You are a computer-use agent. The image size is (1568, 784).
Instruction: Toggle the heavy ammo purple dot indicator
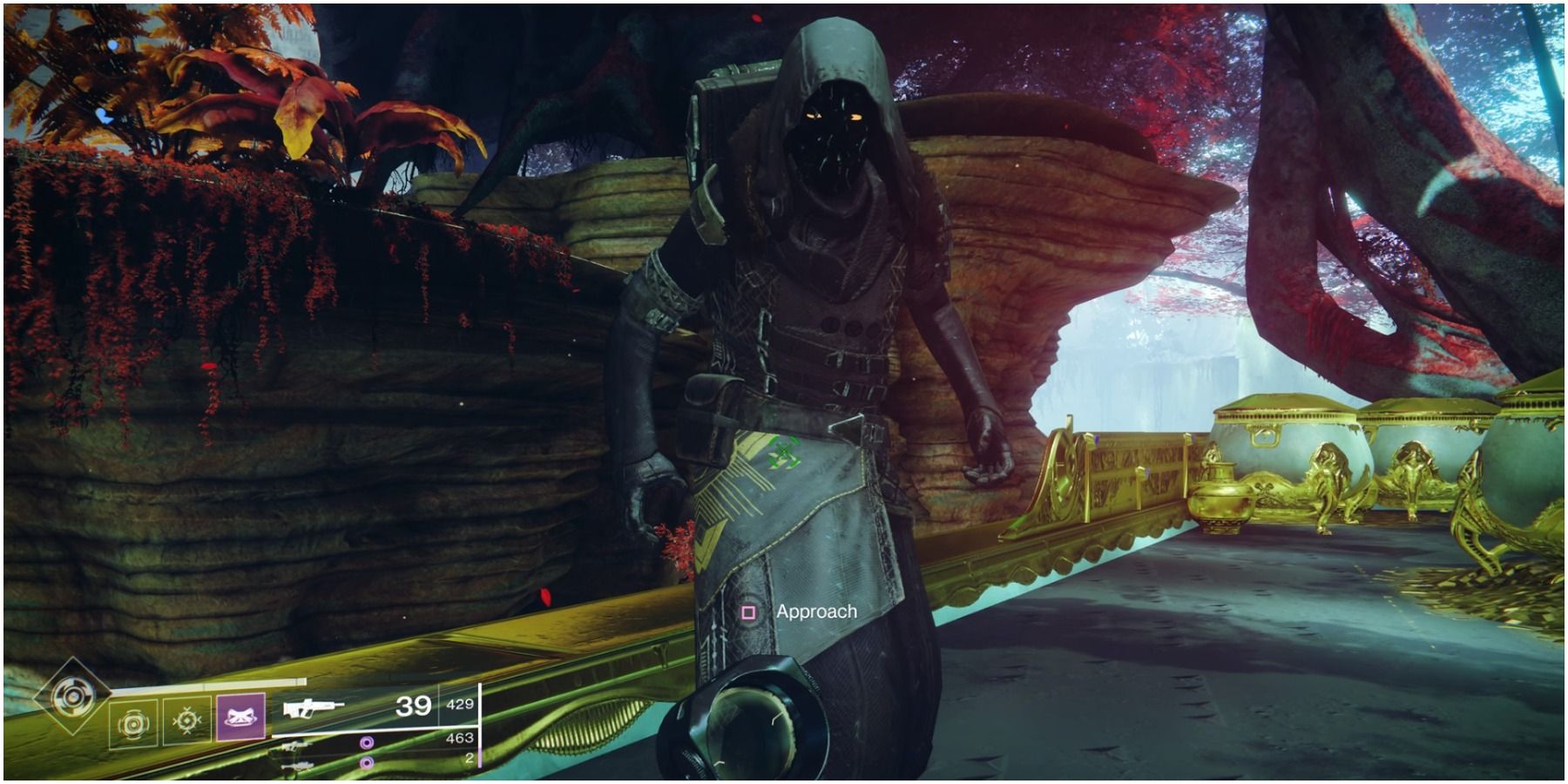[x=366, y=763]
